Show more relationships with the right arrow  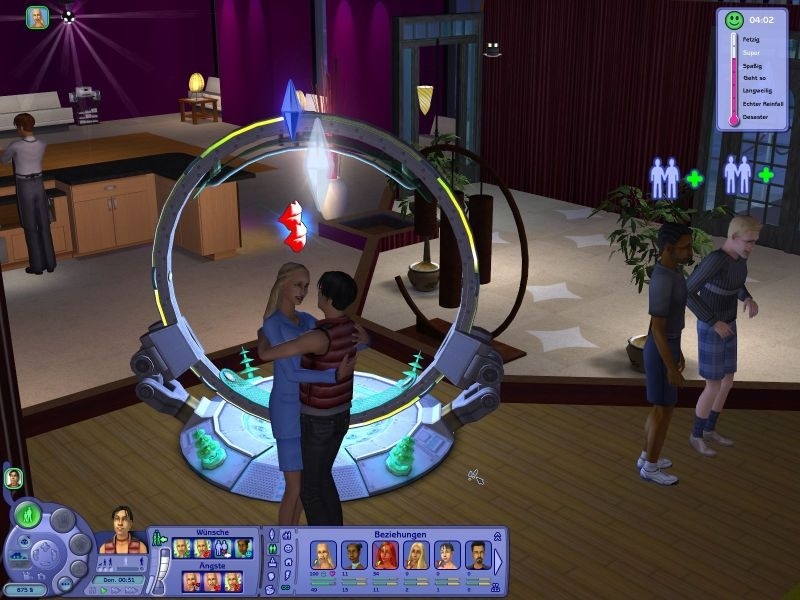[499, 562]
